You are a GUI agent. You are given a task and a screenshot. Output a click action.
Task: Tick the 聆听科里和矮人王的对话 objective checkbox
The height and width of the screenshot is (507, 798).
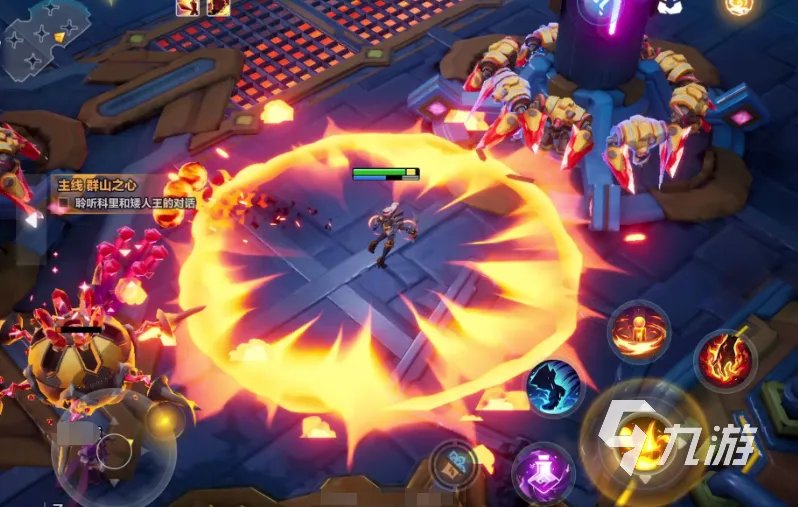coord(63,203)
